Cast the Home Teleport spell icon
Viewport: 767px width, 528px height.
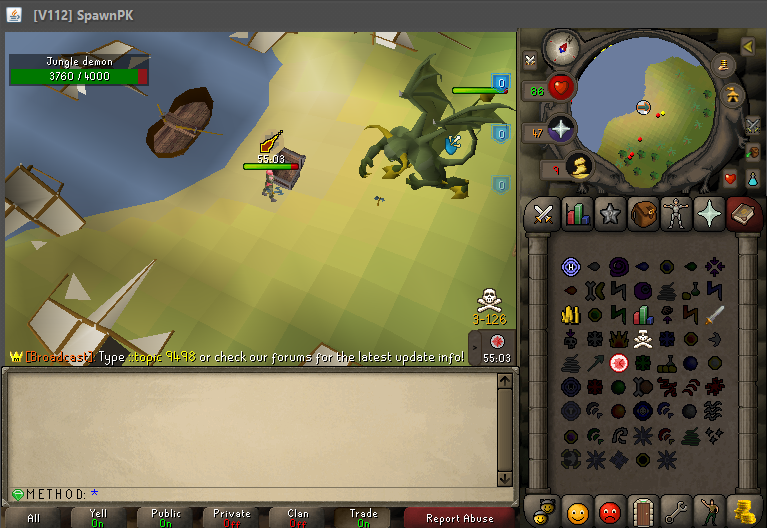point(571,267)
